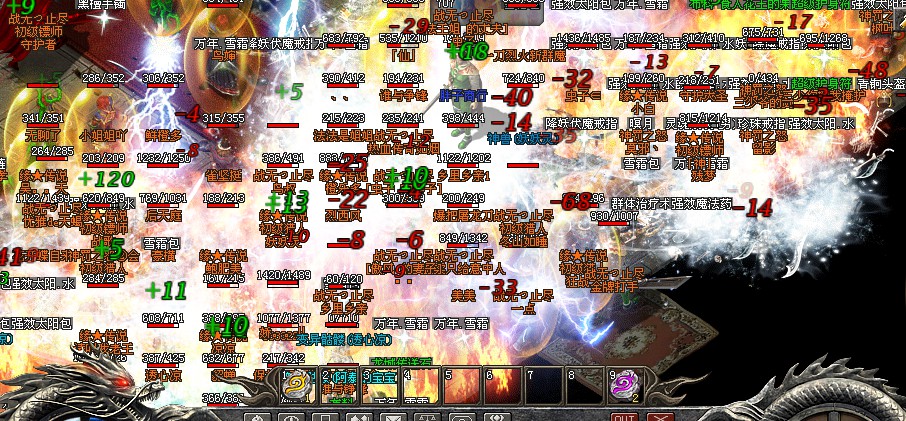This screenshot has width=906, height=421.
Task: Open the envelope mail button
Action: coord(393,418)
